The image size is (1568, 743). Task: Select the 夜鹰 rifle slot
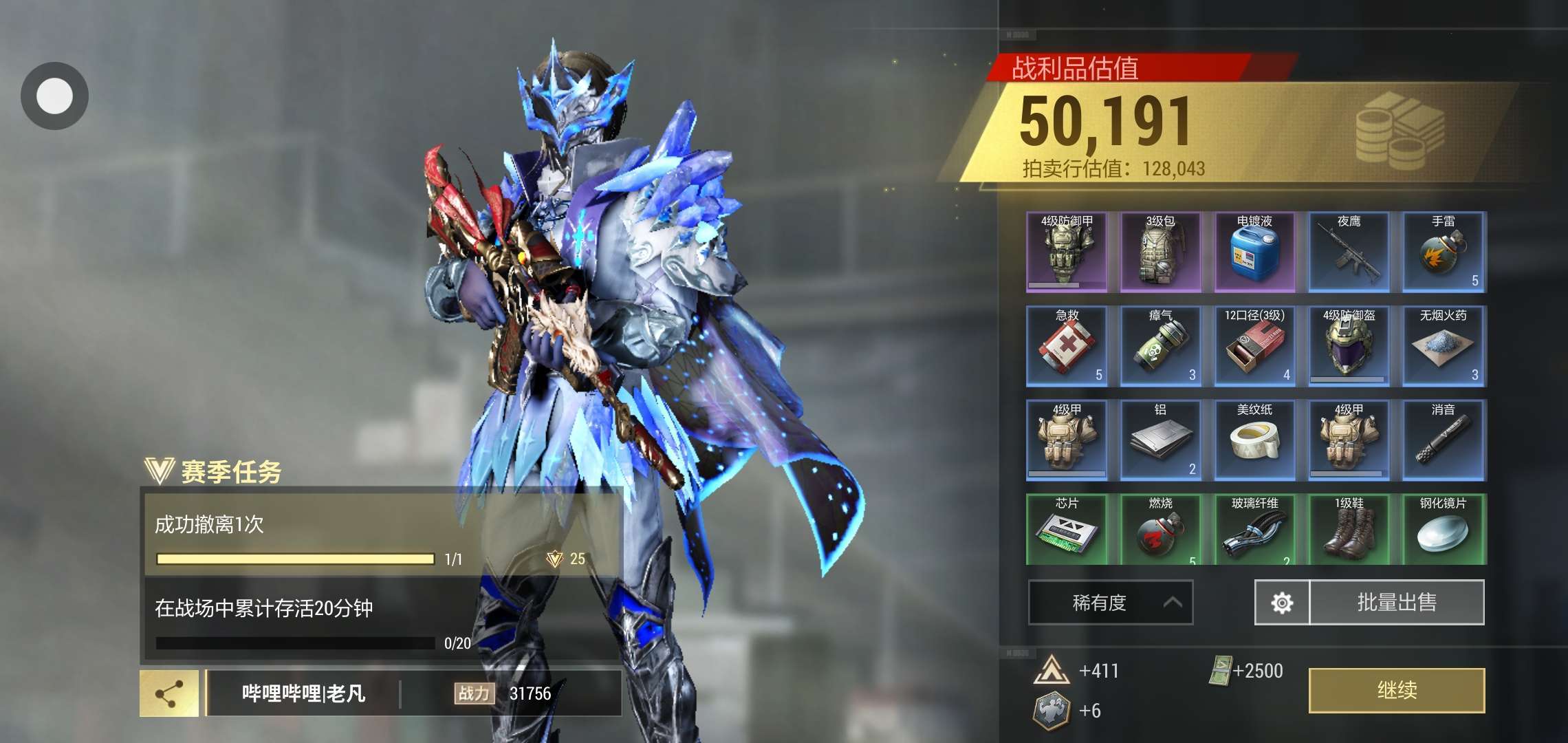(x=1349, y=252)
